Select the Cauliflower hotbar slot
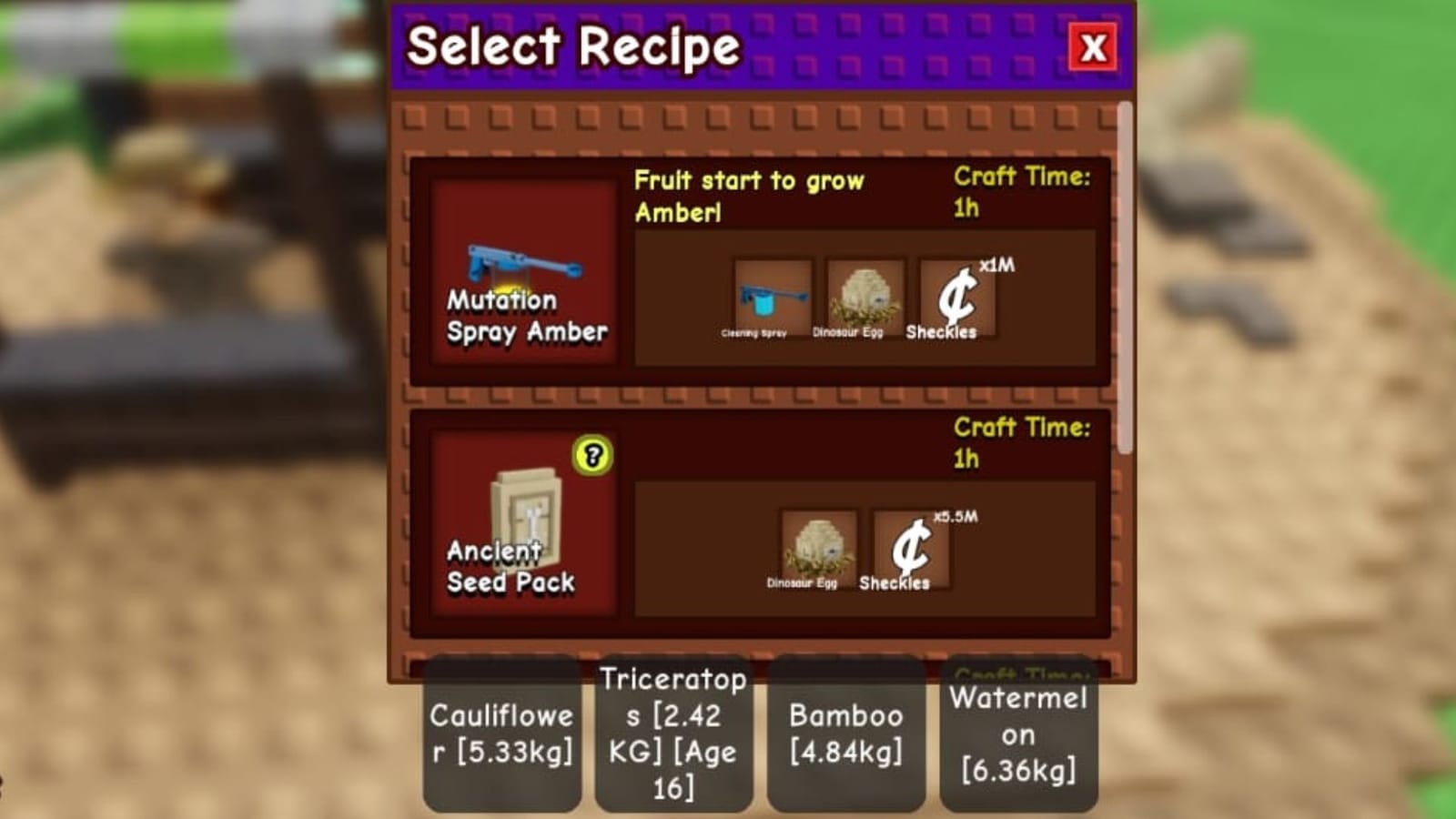The height and width of the screenshot is (819, 1456). (x=501, y=733)
